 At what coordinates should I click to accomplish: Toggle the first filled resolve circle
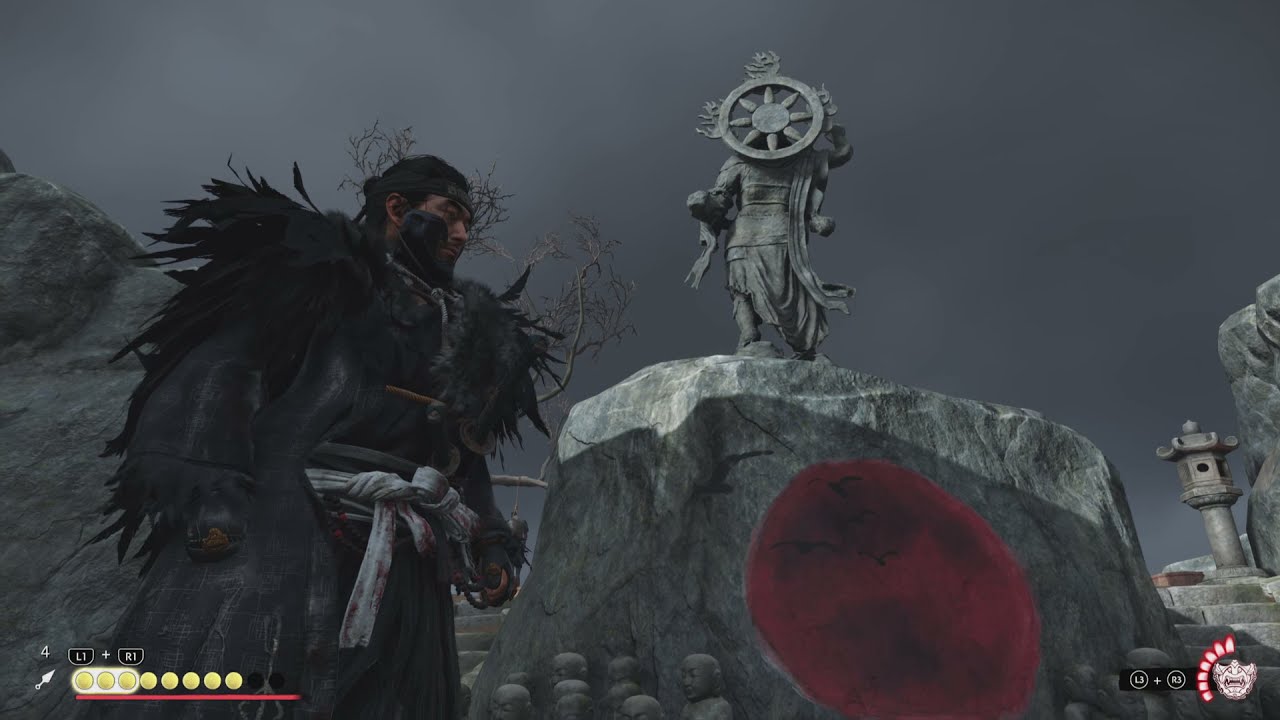tap(84, 680)
